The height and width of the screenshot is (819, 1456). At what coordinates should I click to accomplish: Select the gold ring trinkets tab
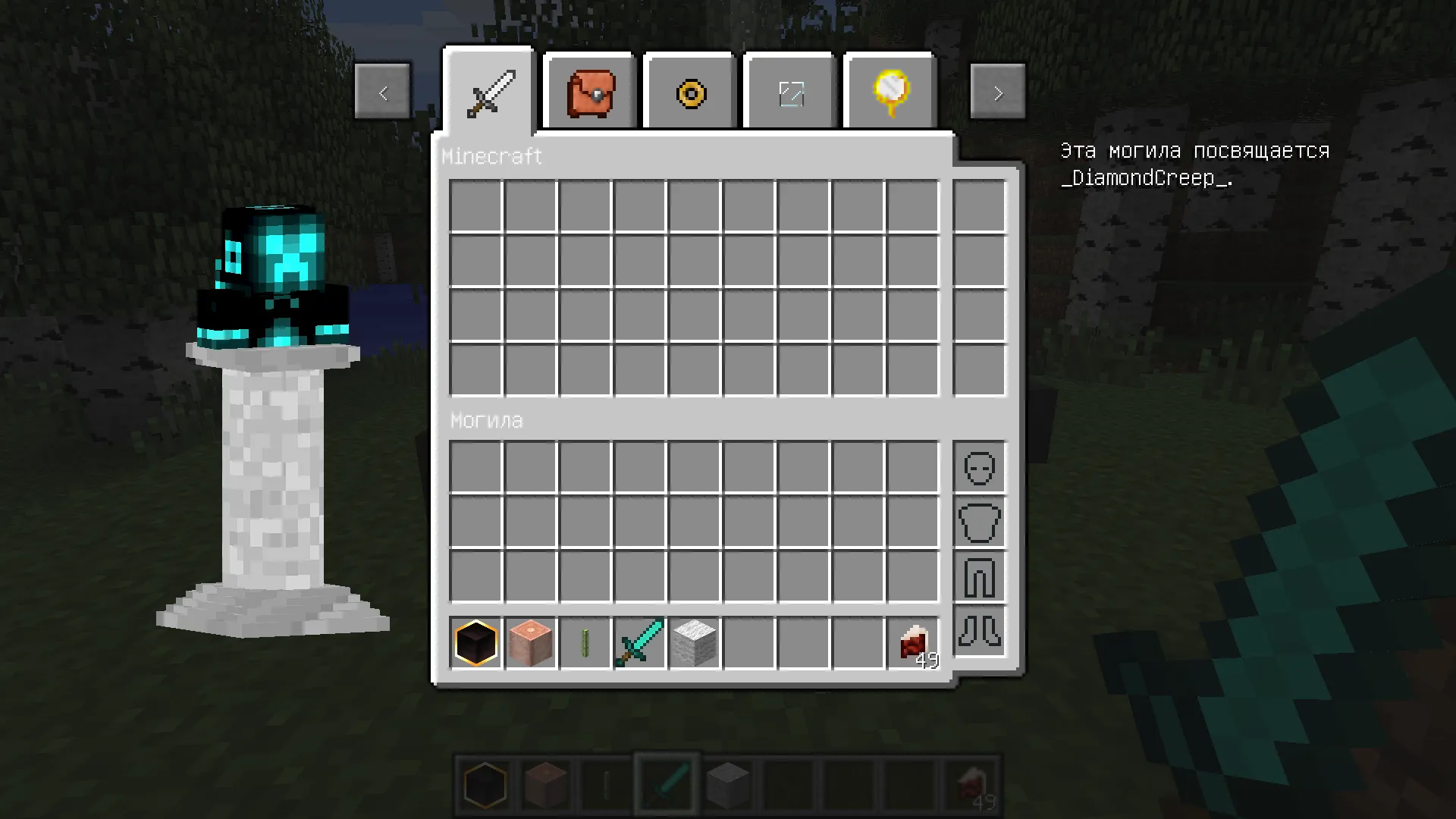[689, 93]
